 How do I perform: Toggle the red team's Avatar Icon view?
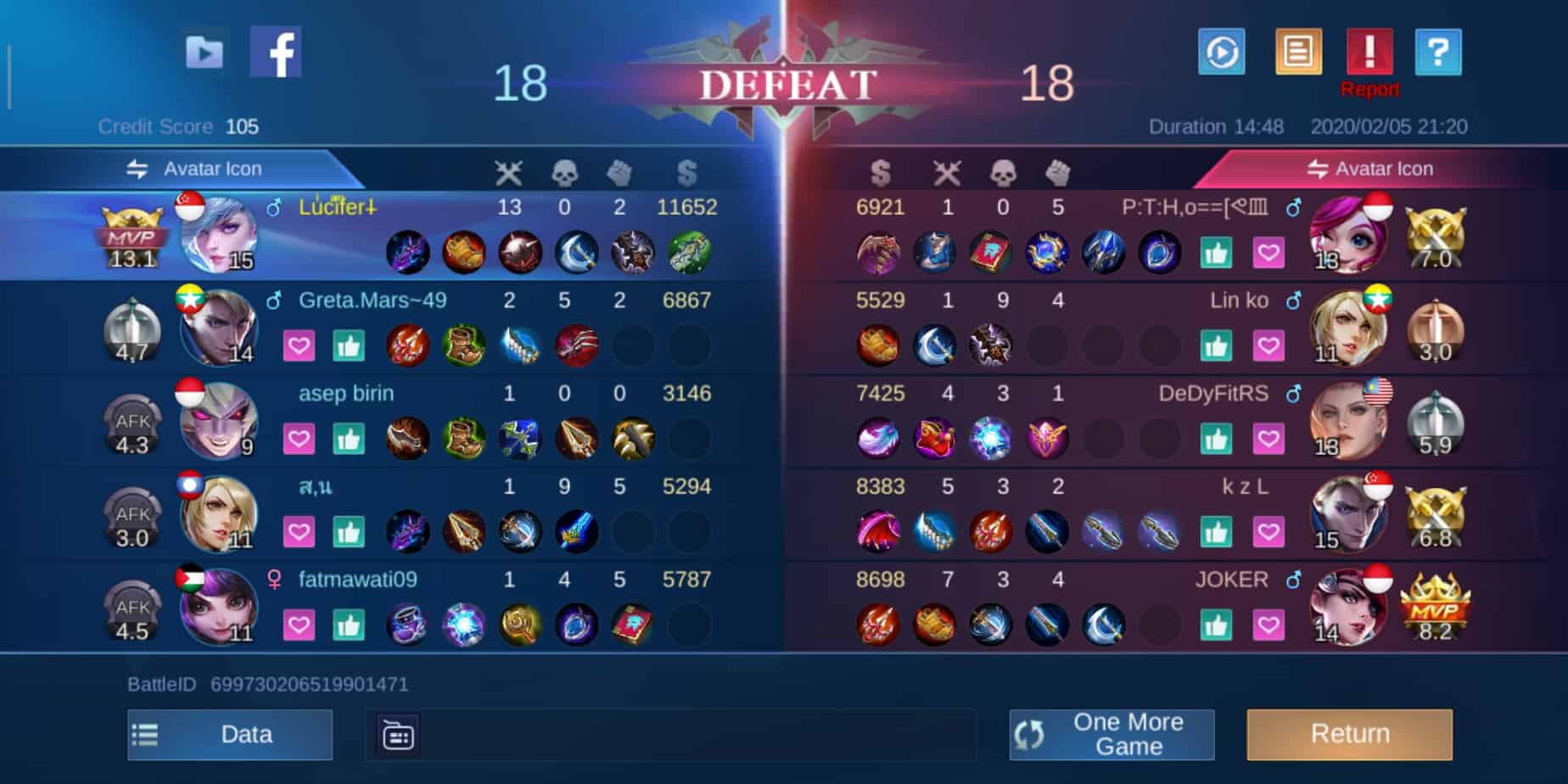(x=1369, y=169)
